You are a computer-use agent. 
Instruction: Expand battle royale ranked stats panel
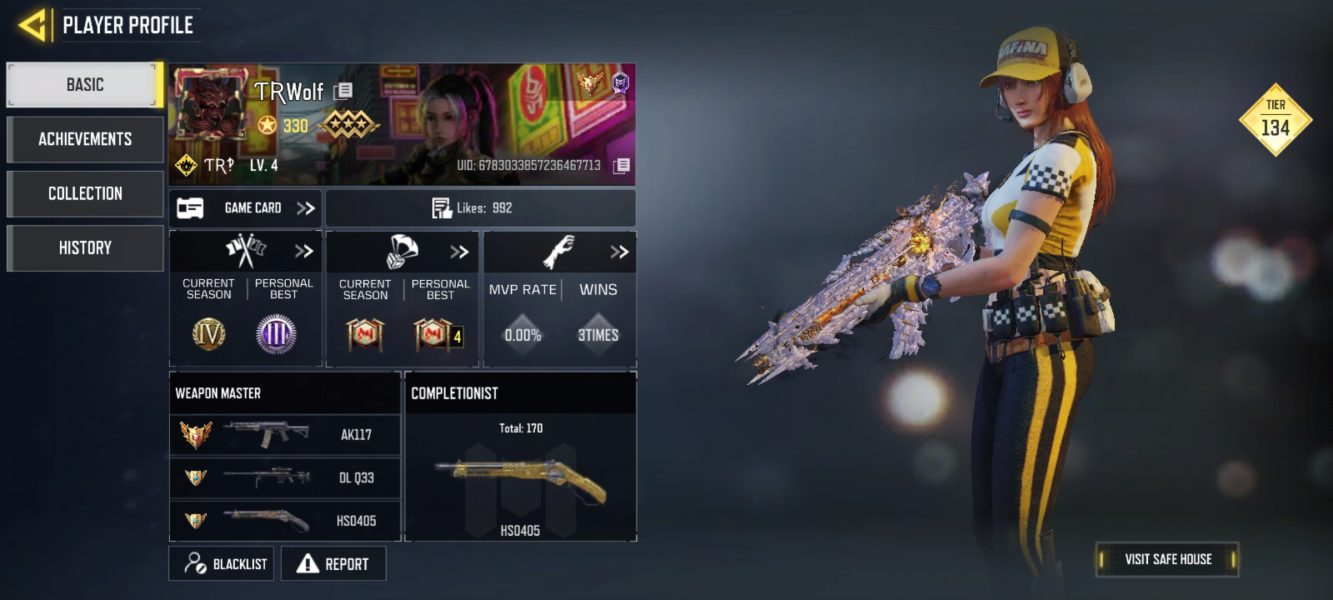(459, 252)
